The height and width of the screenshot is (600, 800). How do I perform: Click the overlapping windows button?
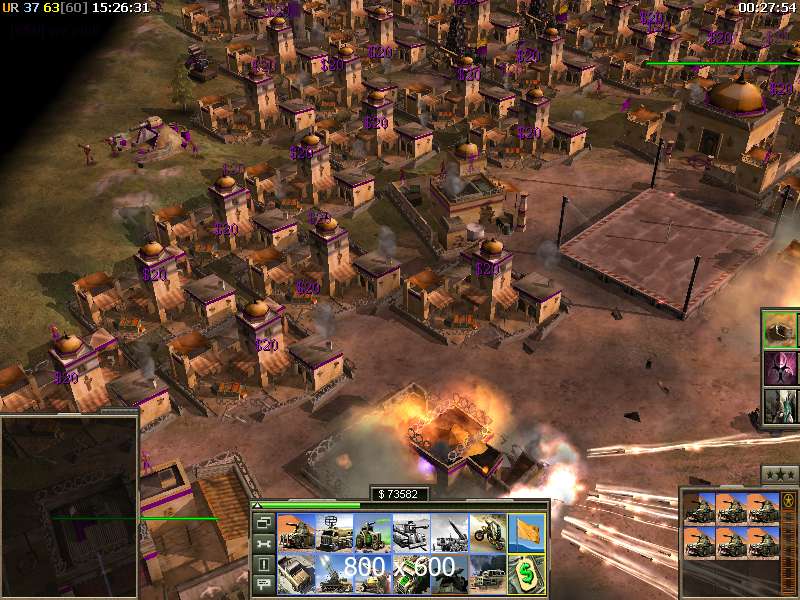click(x=264, y=522)
